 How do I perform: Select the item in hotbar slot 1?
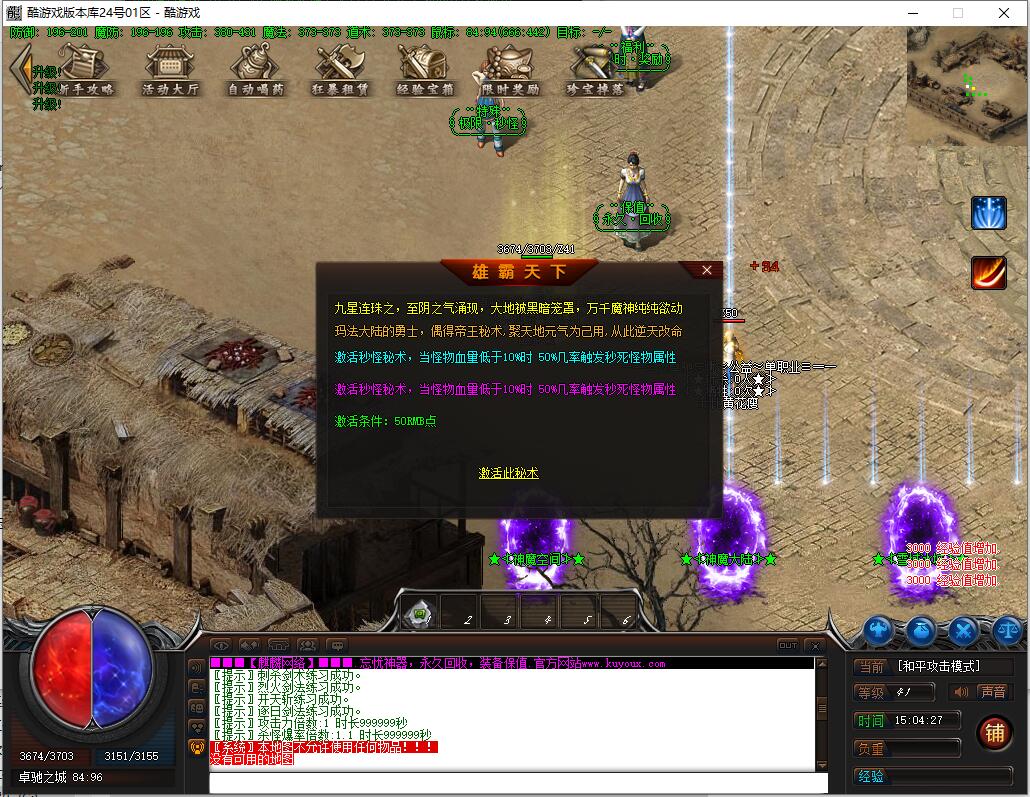pos(421,612)
